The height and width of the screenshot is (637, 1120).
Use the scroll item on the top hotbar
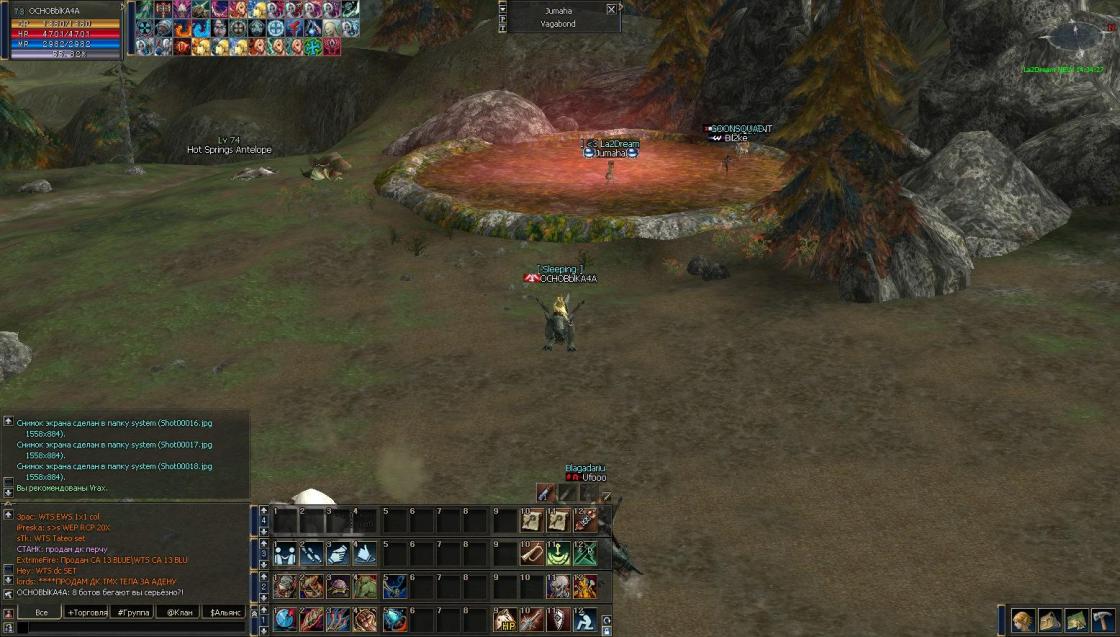pyautogui.click(x=531, y=520)
